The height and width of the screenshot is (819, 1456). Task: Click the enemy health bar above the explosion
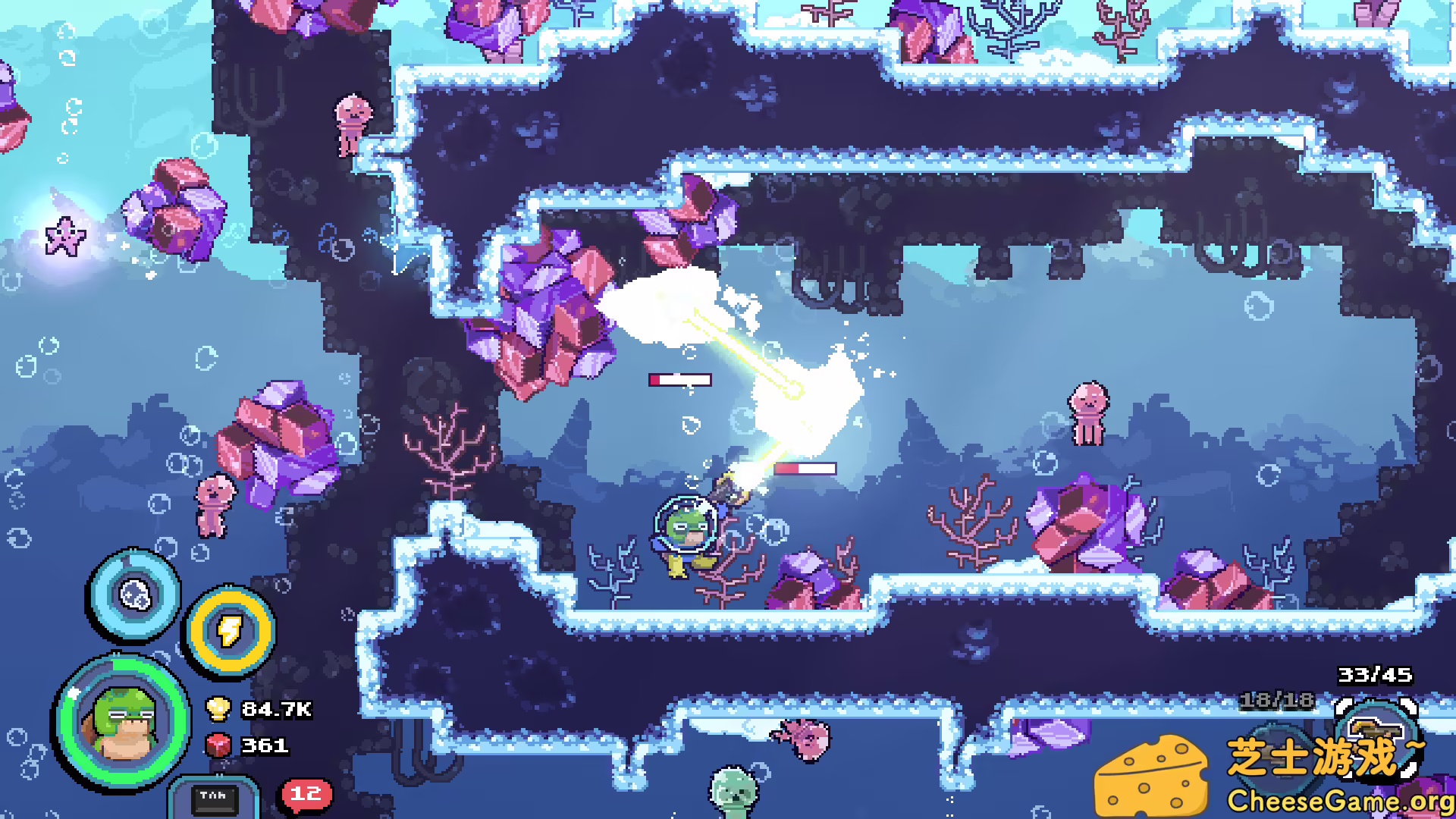click(x=679, y=379)
